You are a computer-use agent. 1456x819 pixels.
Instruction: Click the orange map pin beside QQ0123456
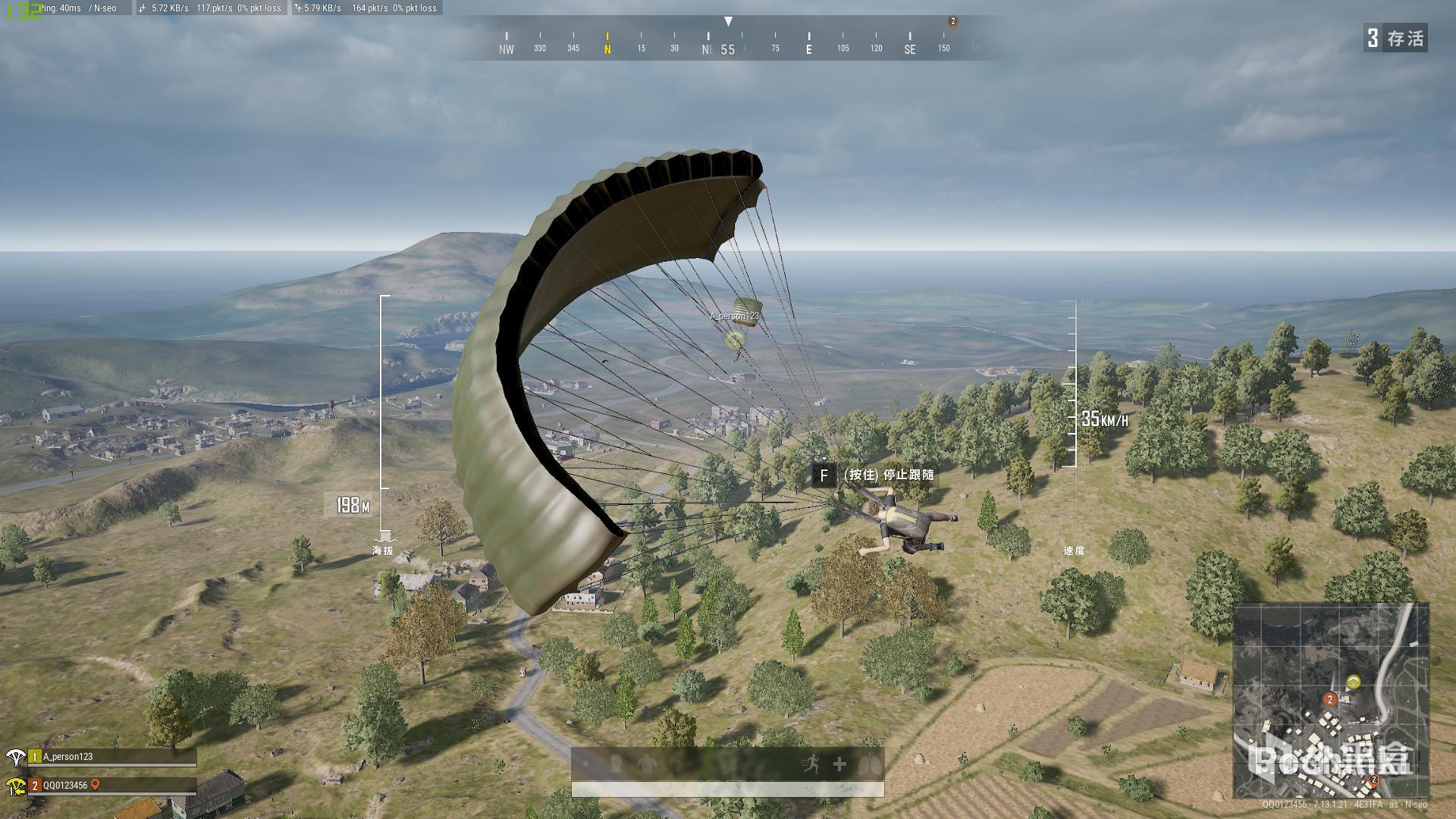coord(96,786)
